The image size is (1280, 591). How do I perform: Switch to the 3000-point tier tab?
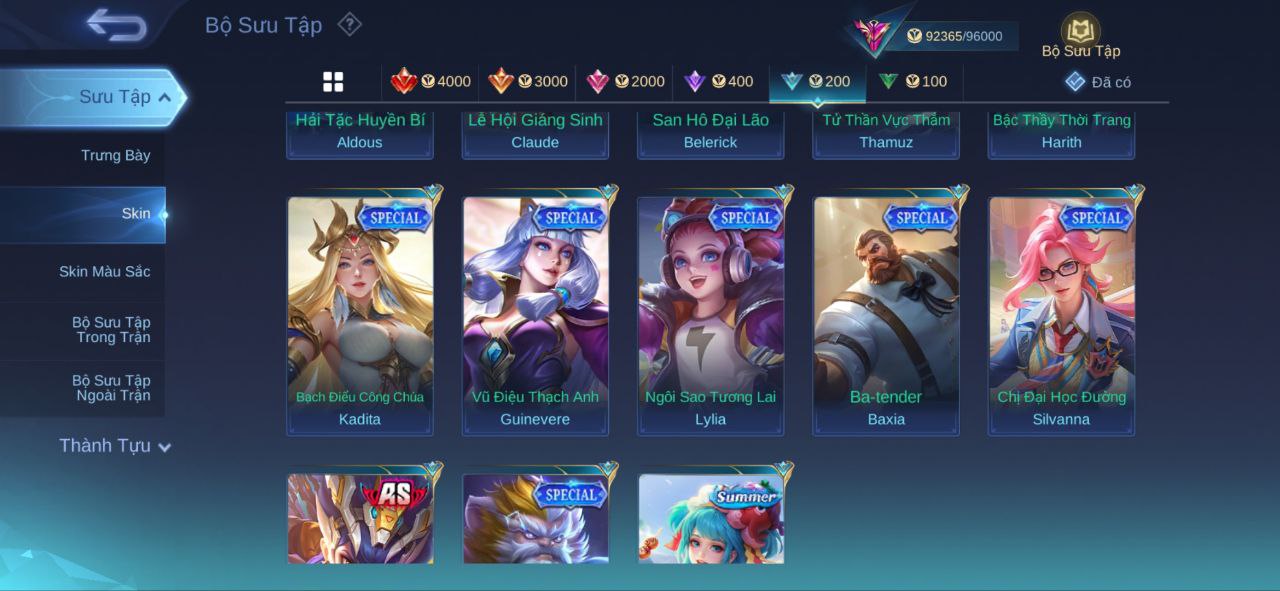(527, 82)
